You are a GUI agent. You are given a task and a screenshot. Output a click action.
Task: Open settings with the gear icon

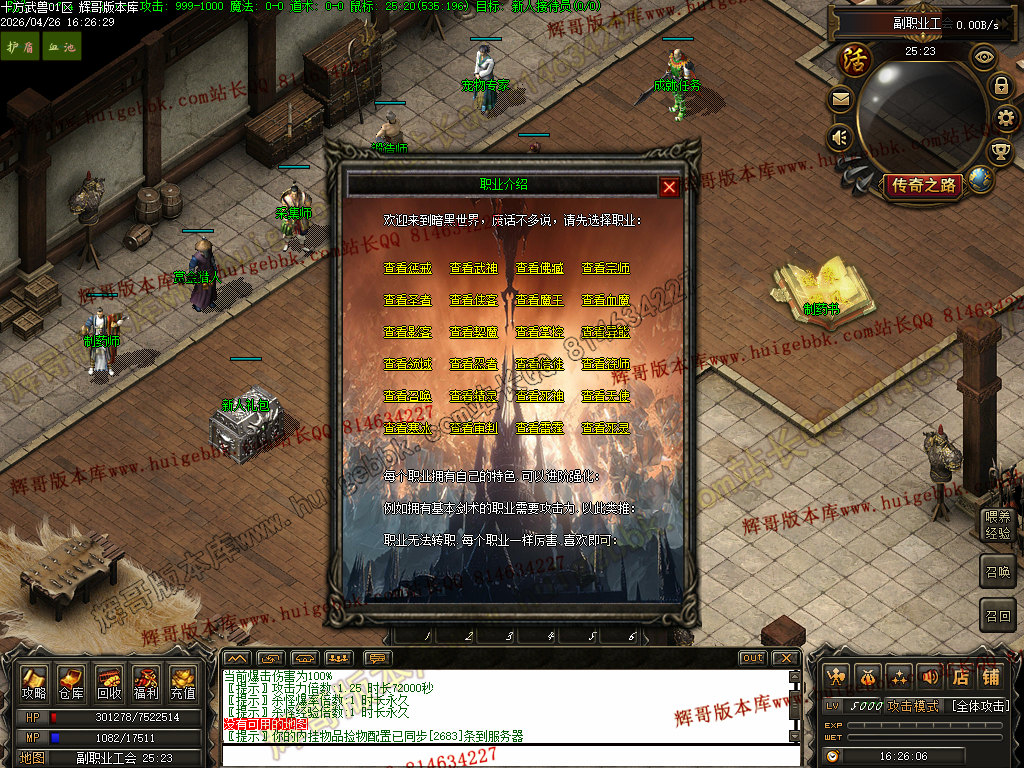(1005, 118)
